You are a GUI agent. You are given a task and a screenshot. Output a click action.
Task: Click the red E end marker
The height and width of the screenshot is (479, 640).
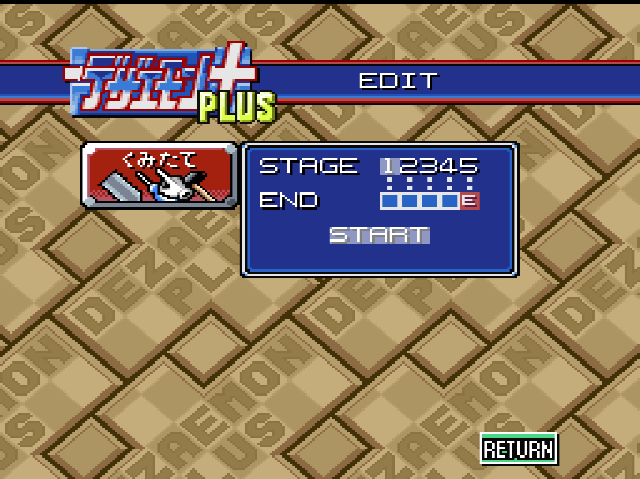coord(470,201)
